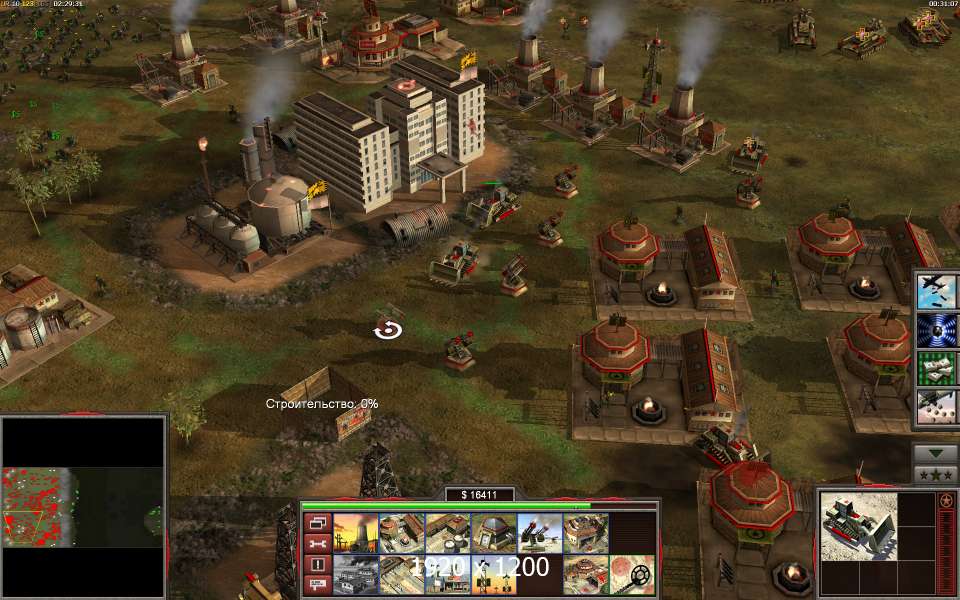Activate the Cash Hack money power
The width and height of the screenshot is (960, 600).
coord(936,367)
